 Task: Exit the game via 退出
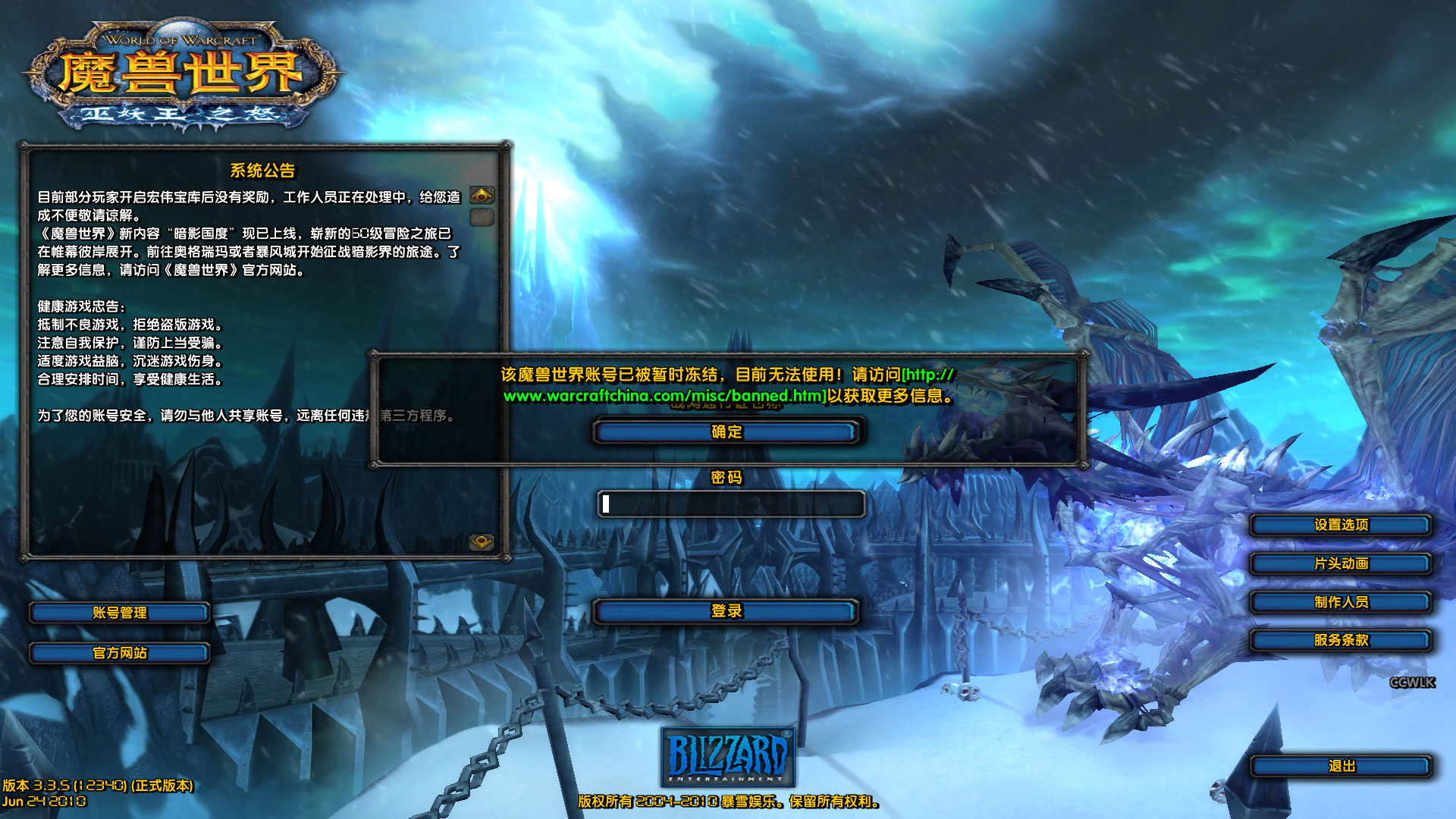coord(1339,767)
